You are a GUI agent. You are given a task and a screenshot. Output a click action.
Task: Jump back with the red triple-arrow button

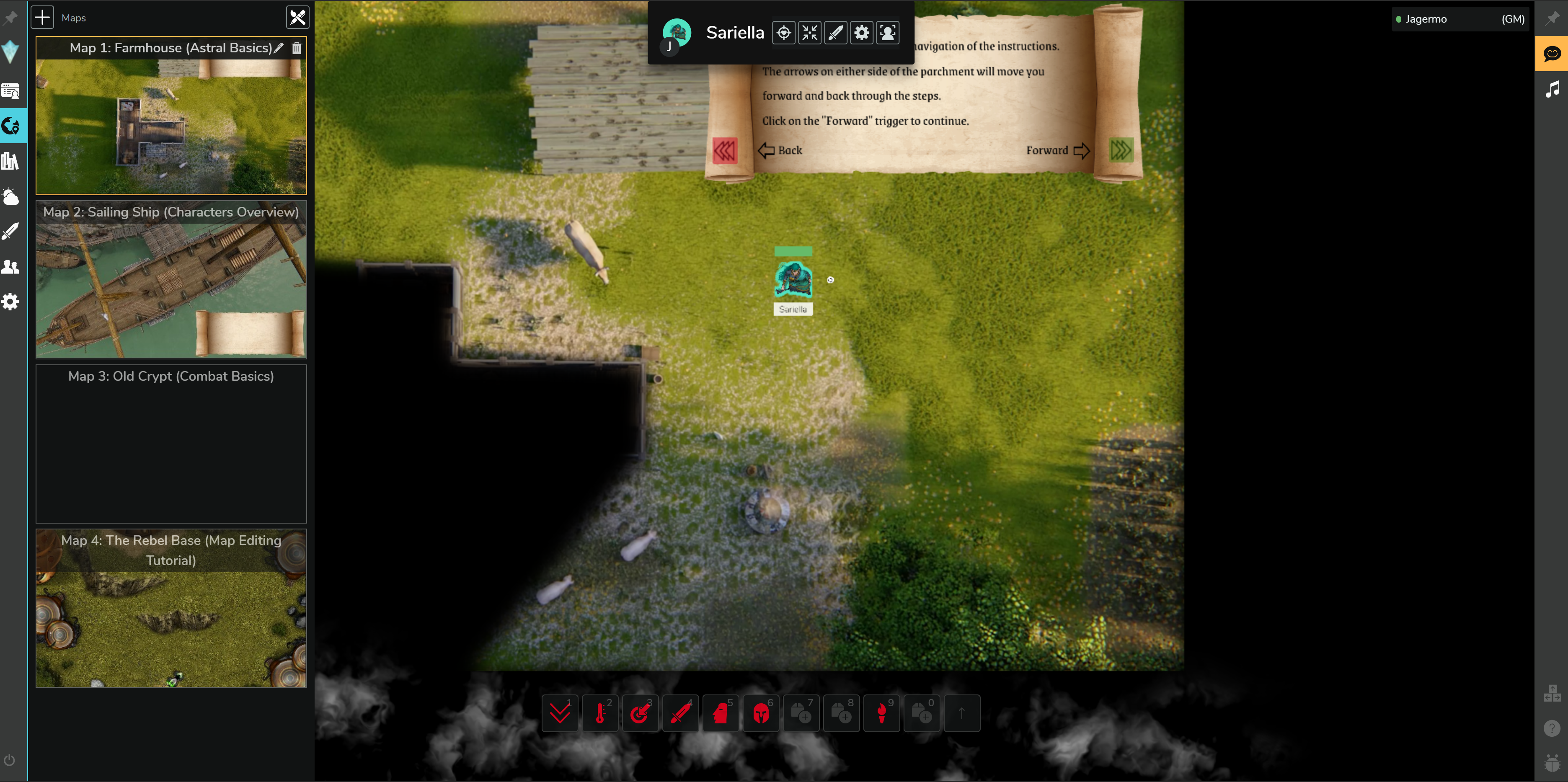pos(724,150)
